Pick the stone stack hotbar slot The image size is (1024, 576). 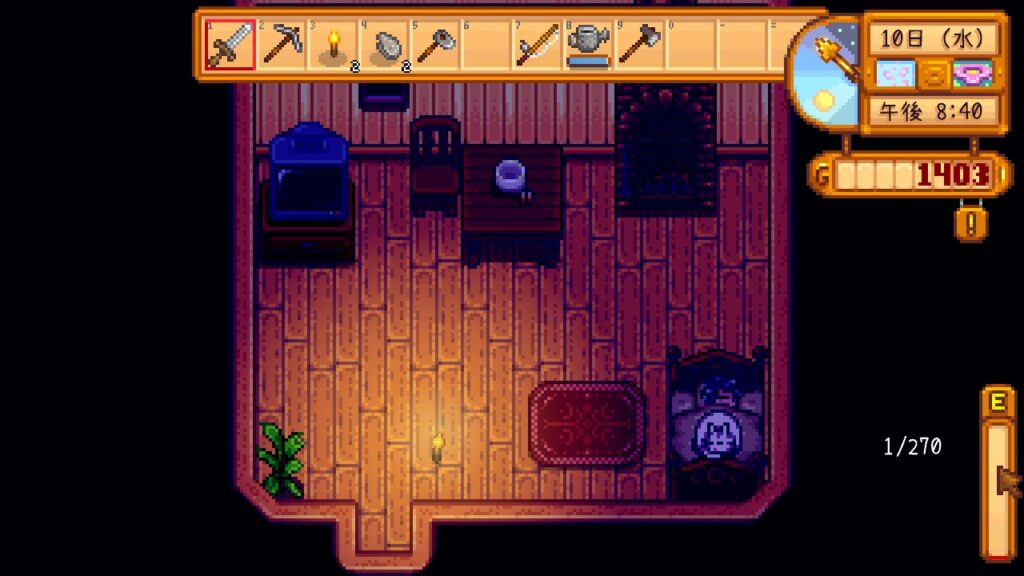[x=384, y=45]
